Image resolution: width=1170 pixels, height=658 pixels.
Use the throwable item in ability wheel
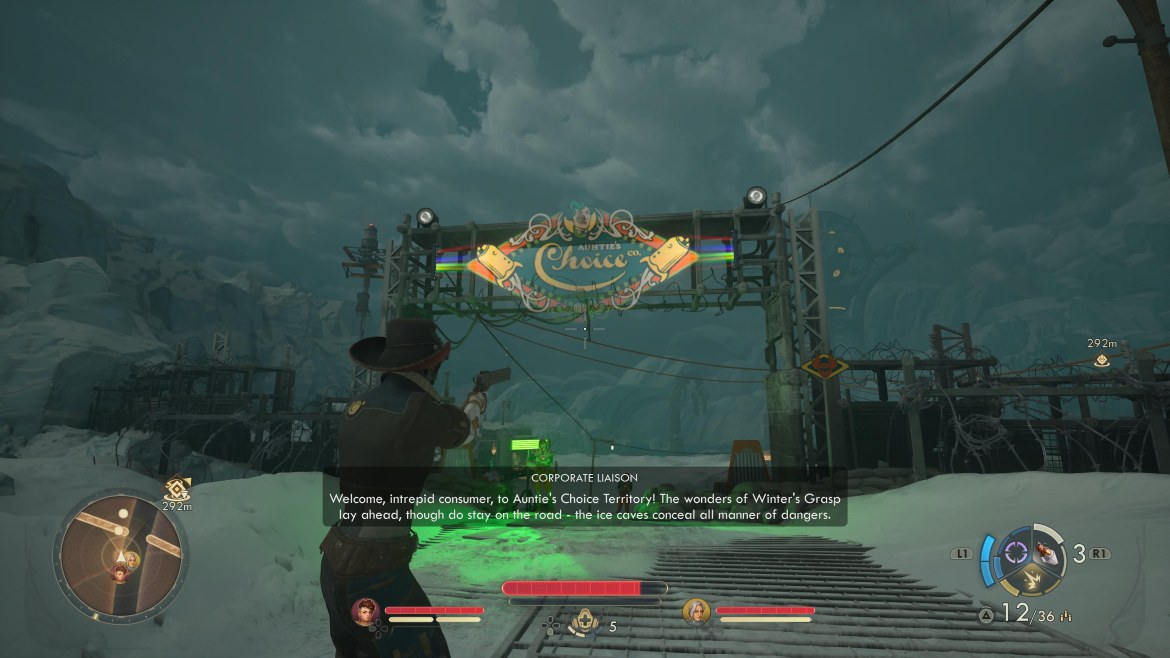click(x=1048, y=551)
